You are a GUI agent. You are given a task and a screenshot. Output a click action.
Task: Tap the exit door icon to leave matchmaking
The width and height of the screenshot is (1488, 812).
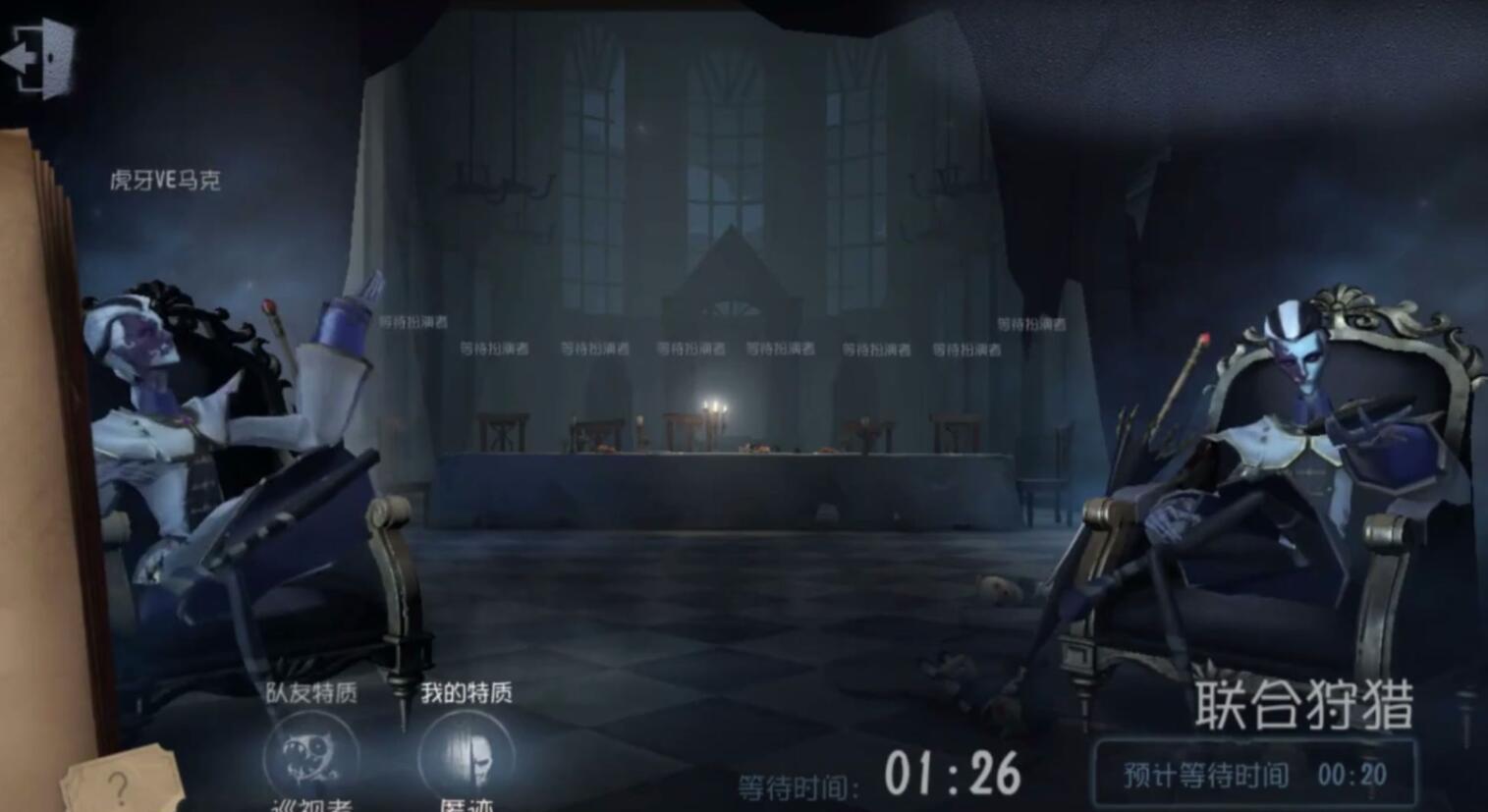pyautogui.click(x=39, y=59)
